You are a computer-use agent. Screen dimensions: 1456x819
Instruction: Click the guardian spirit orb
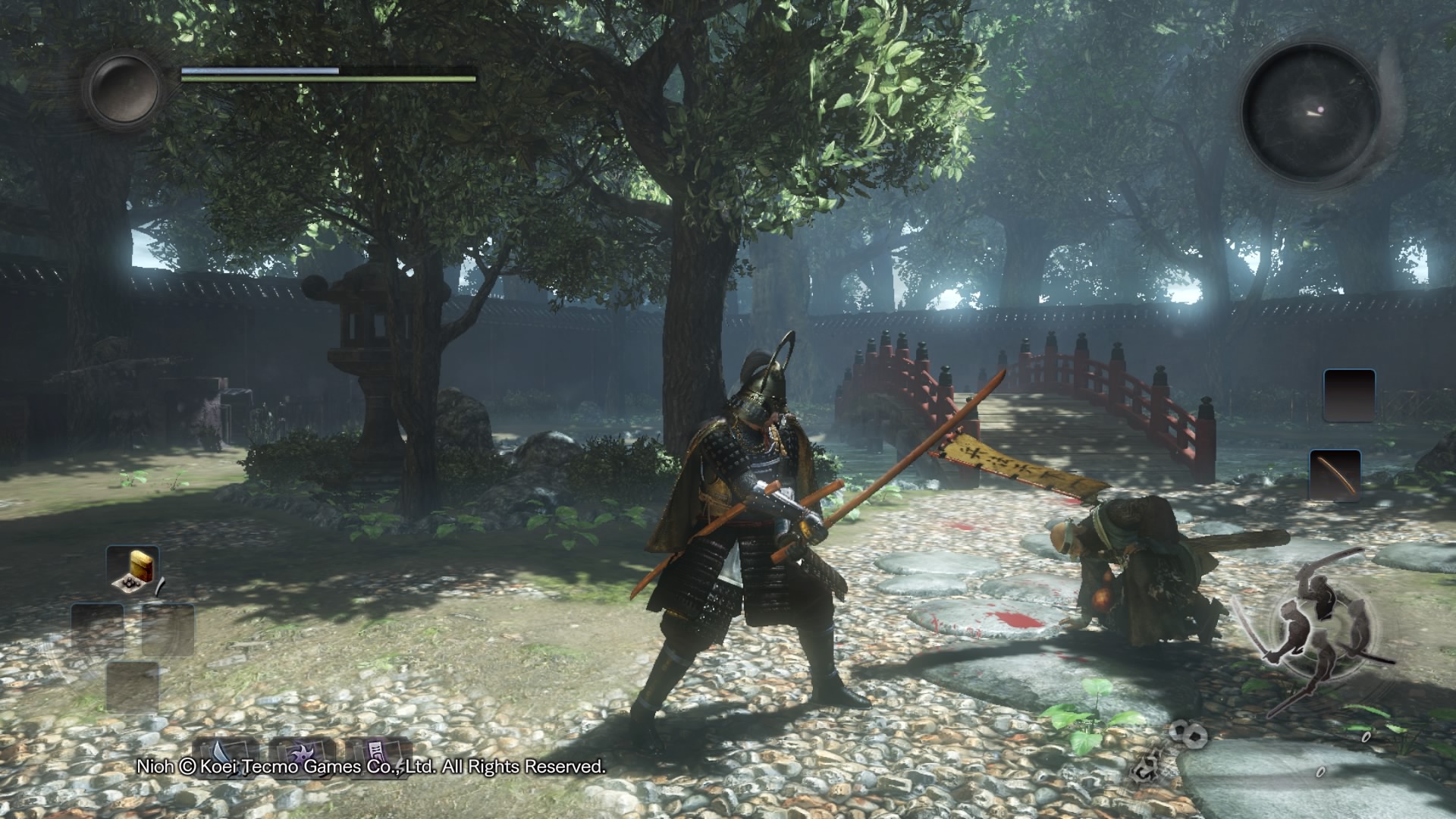coord(124,88)
